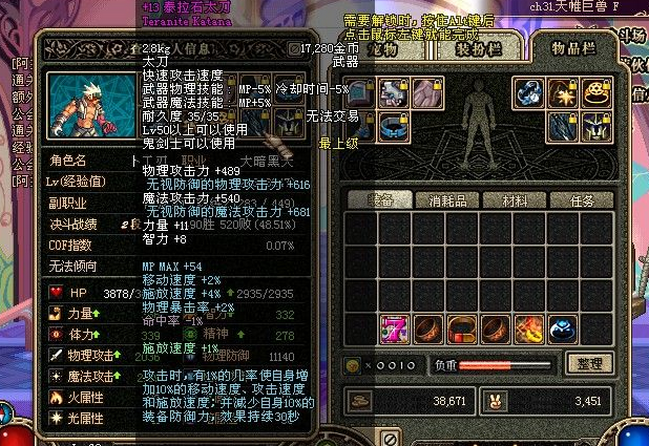This screenshot has height=446, width=649.
Task: Select the equipped pink chest armor slot
Action: 423,93
